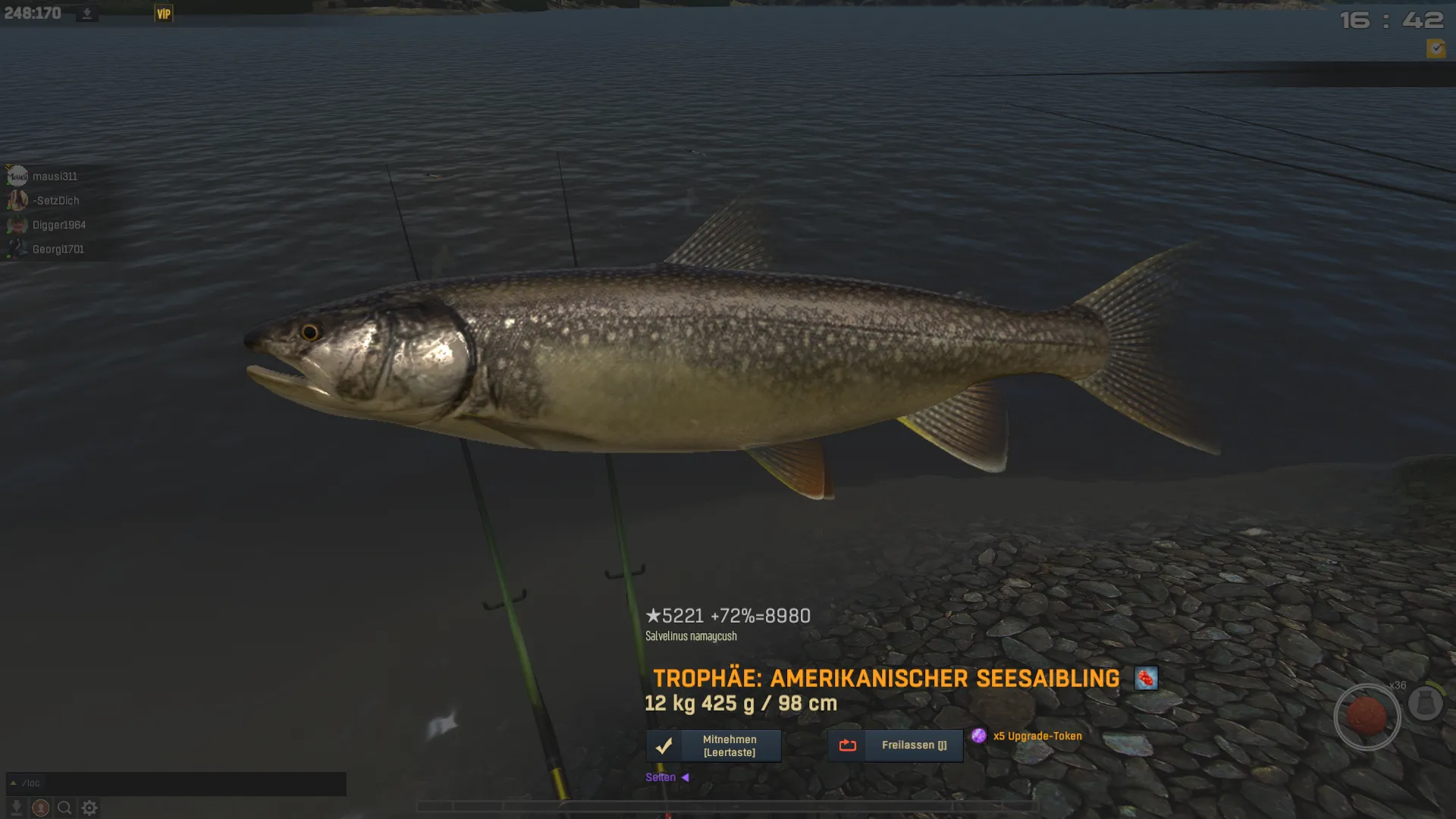The width and height of the screenshot is (1456, 819).
Task: Open the grey keepnet icon
Action: click(1425, 704)
